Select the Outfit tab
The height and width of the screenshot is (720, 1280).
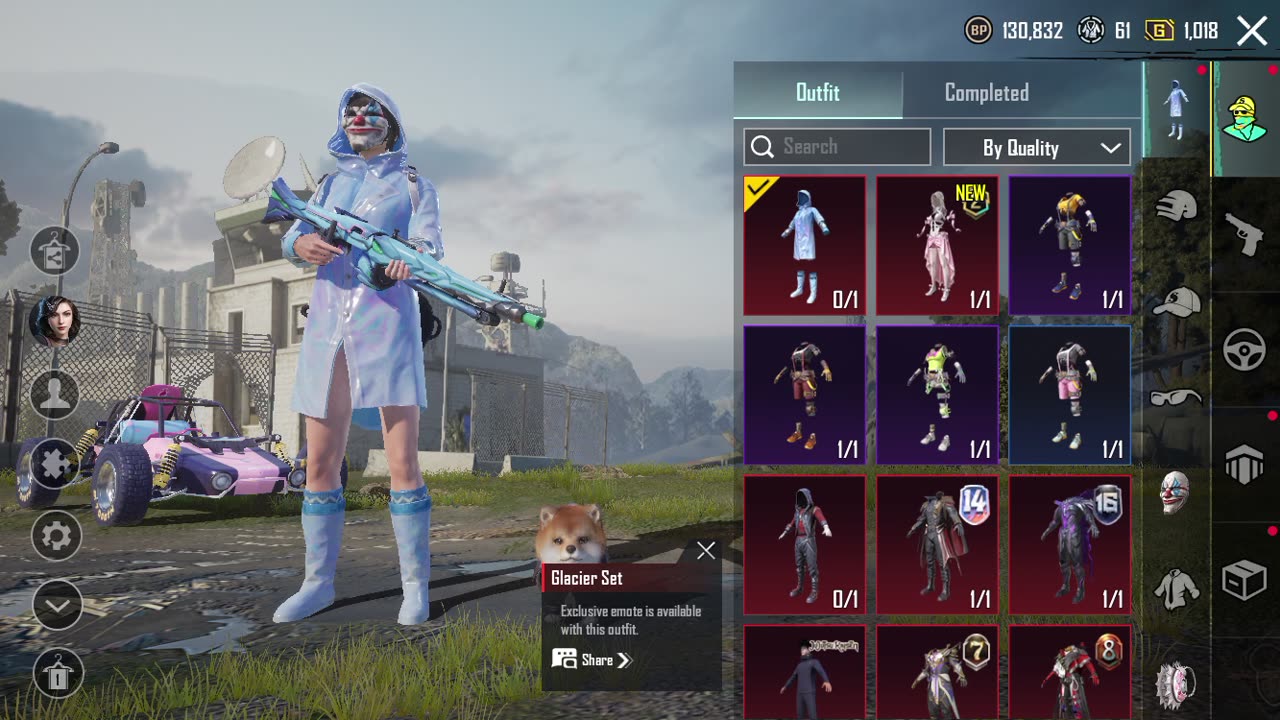coord(817,93)
